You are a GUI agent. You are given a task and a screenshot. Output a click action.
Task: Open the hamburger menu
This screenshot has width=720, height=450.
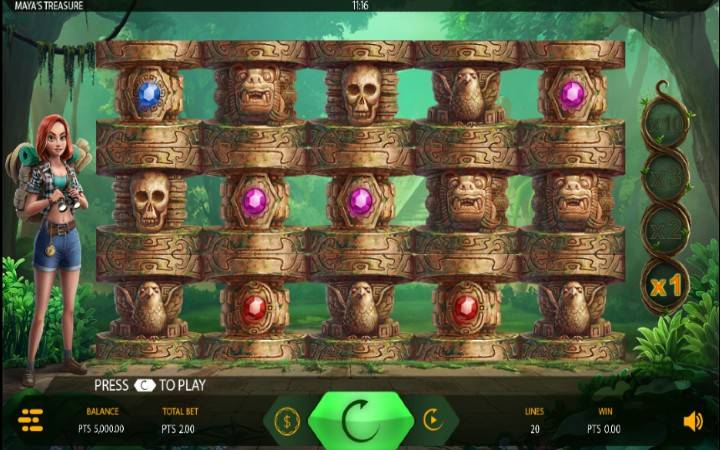[31, 421]
